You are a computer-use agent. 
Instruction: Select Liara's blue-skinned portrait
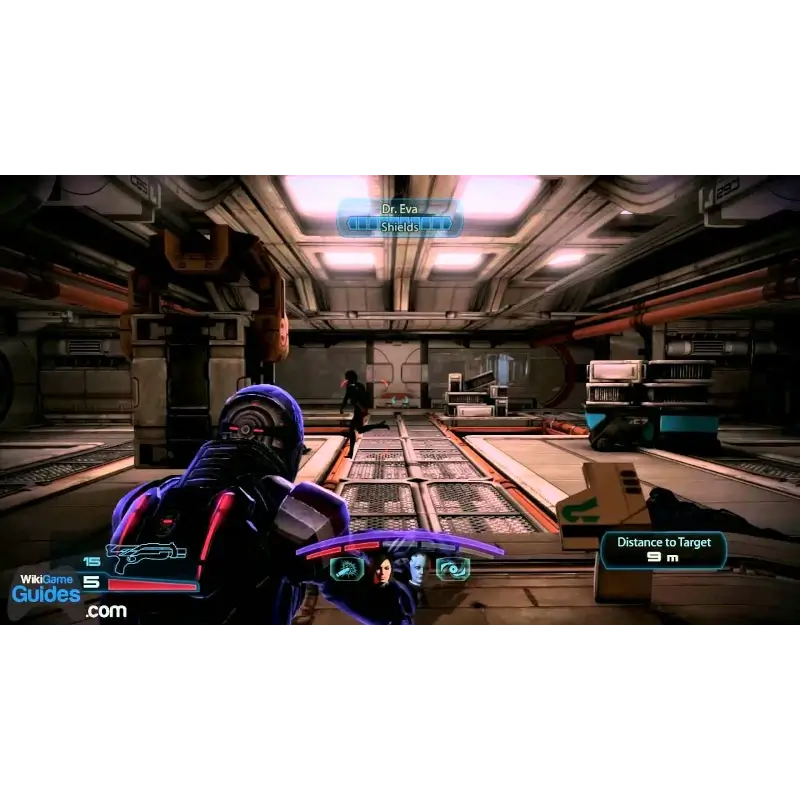coord(416,568)
